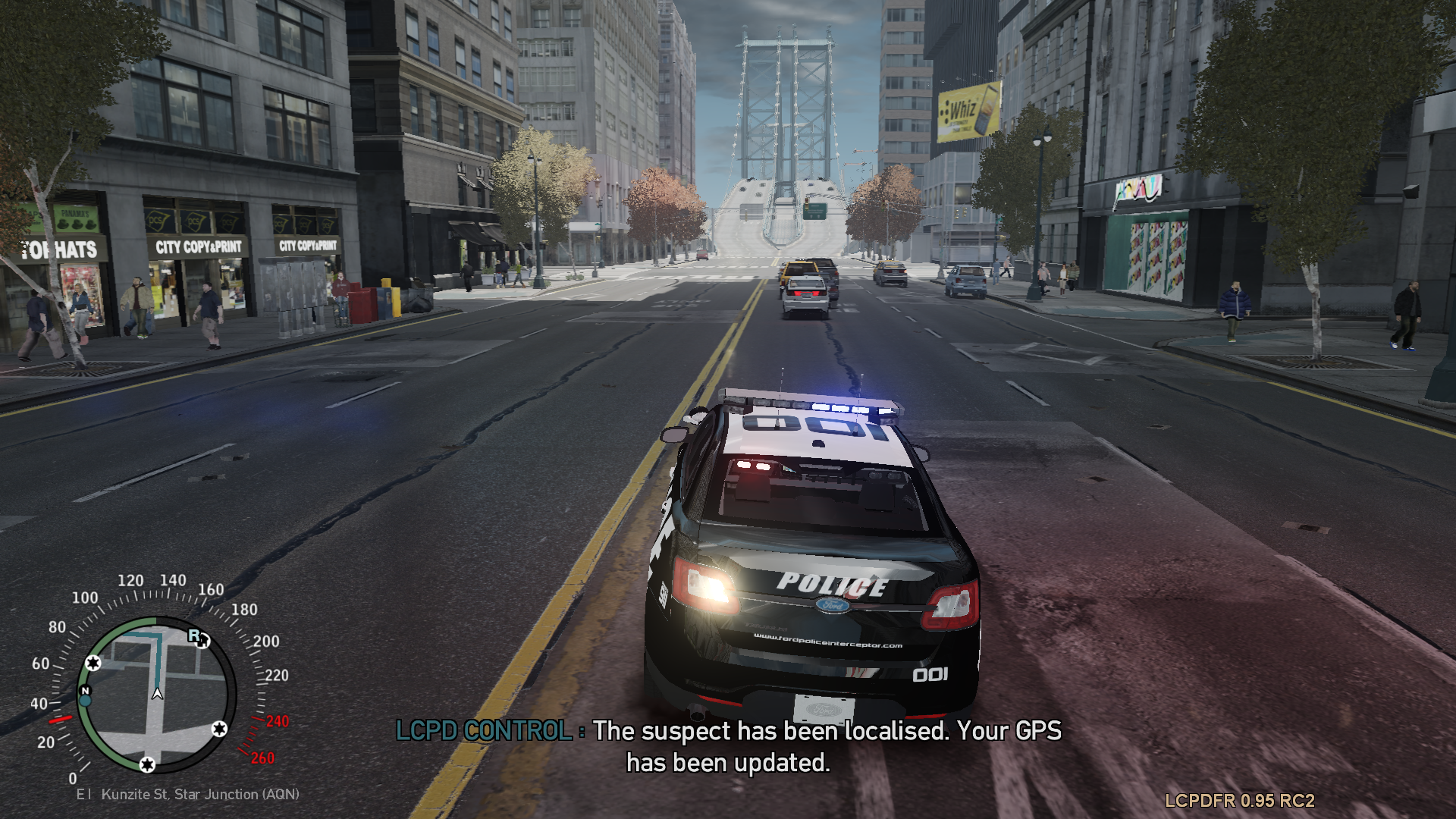
Task: Click the white player arrow on the radar
Action: (x=157, y=693)
